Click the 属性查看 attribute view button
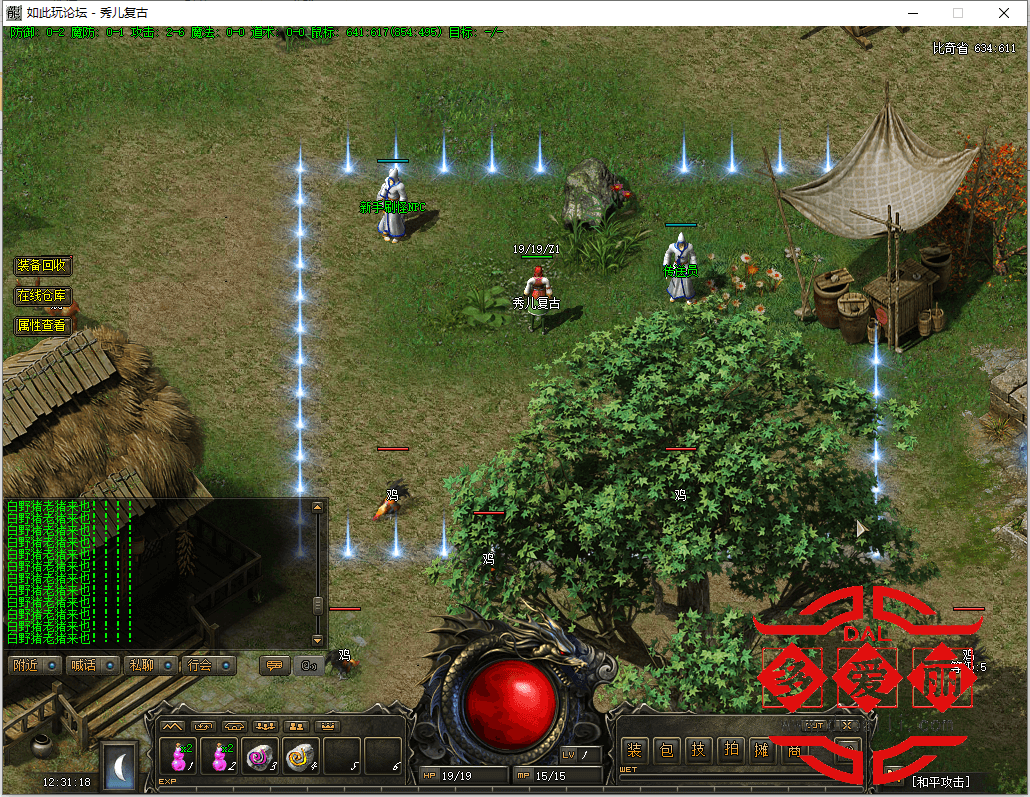 point(42,326)
